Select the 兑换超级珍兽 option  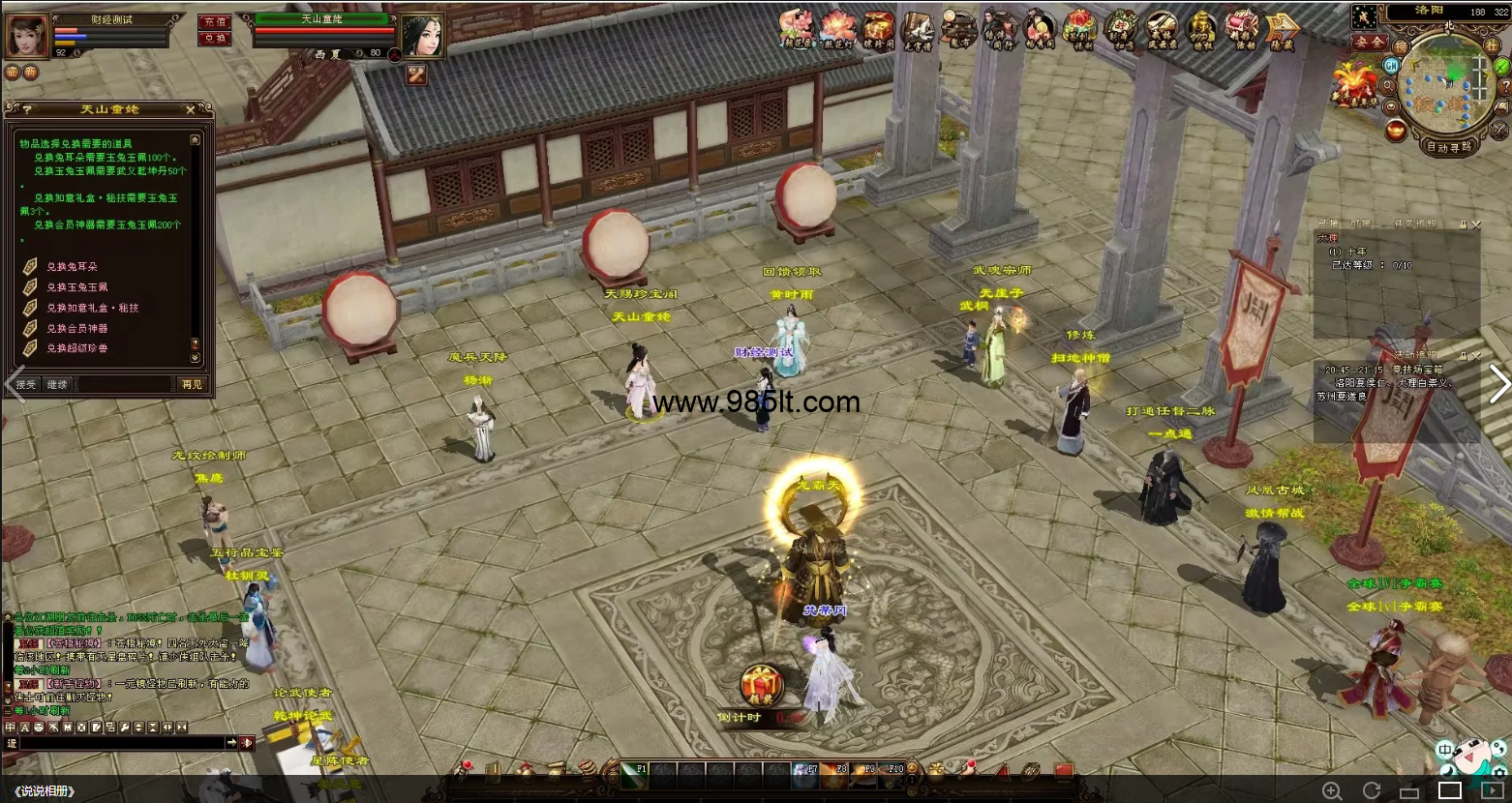point(77,348)
